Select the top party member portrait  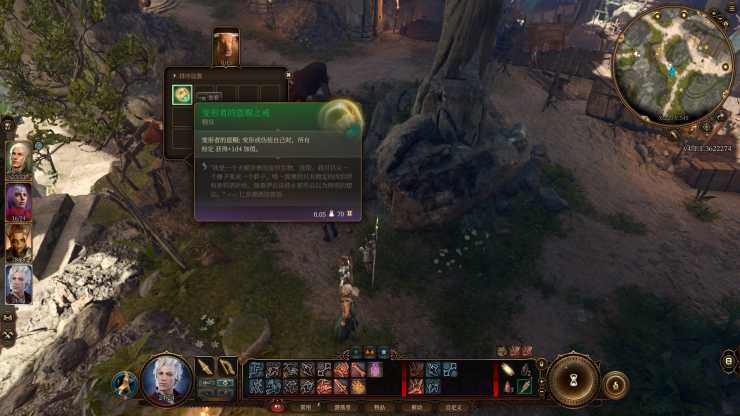[19, 157]
